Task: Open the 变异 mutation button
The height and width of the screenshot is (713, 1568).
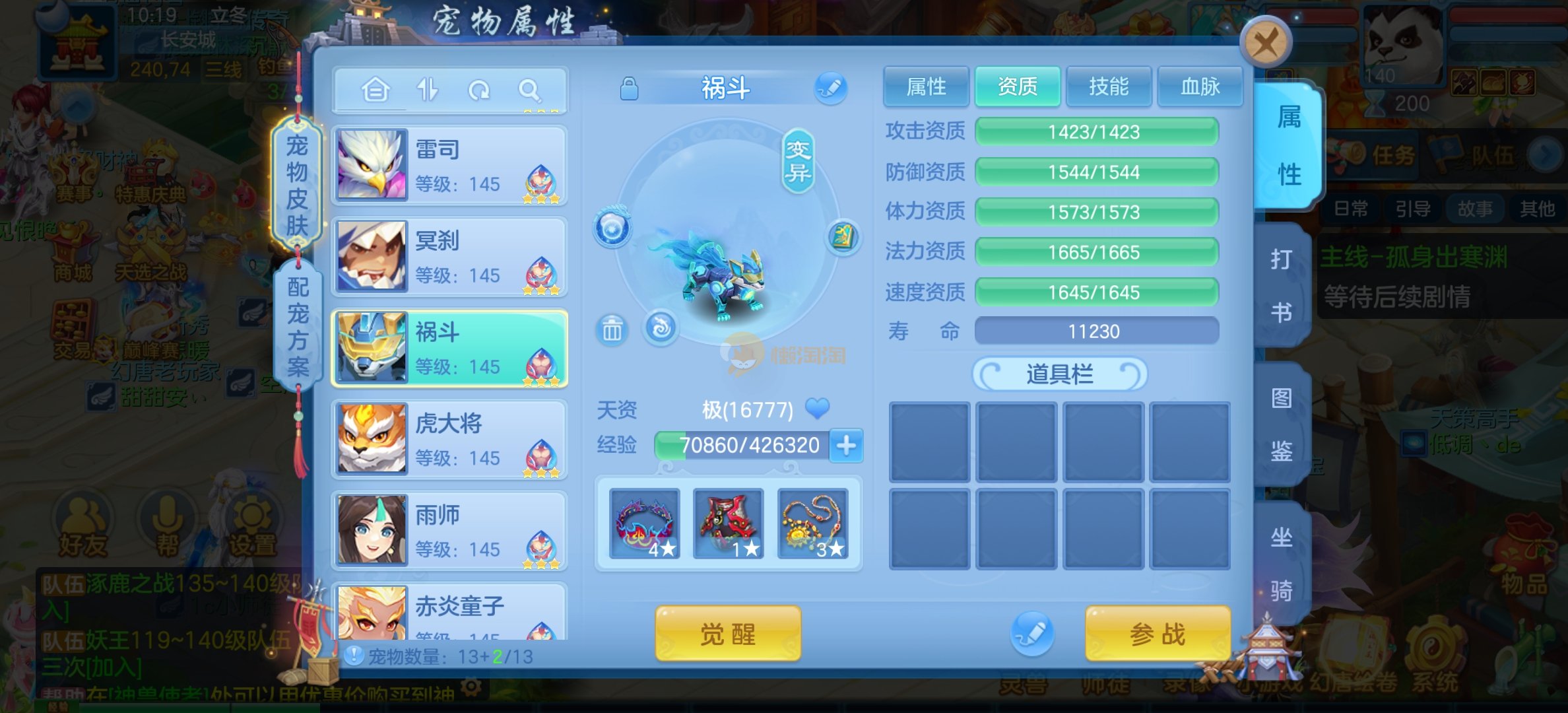Action: click(798, 162)
